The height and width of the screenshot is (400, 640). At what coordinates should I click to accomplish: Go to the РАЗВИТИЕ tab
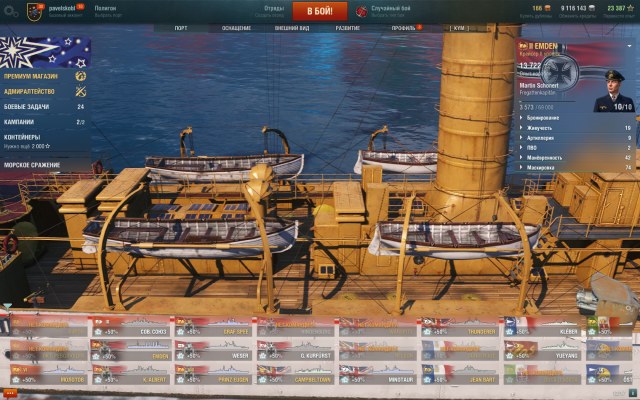pyautogui.click(x=348, y=28)
